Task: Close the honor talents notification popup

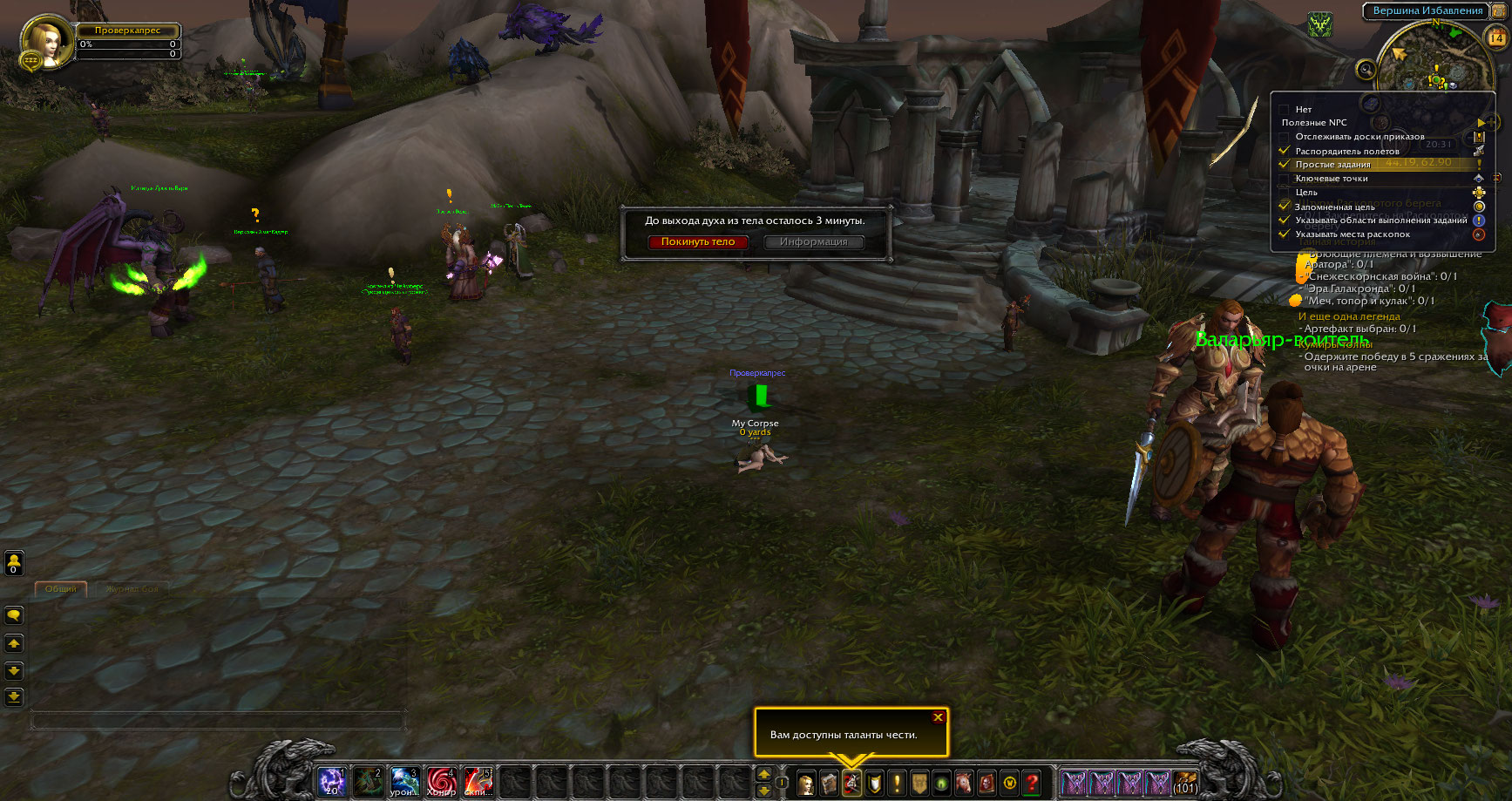Action: [x=938, y=717]
